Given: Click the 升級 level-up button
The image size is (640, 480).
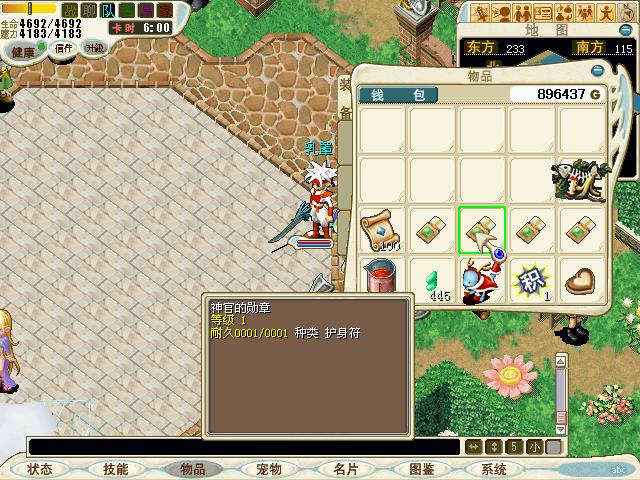Looking at the screenshot, I should pos(95,49).
